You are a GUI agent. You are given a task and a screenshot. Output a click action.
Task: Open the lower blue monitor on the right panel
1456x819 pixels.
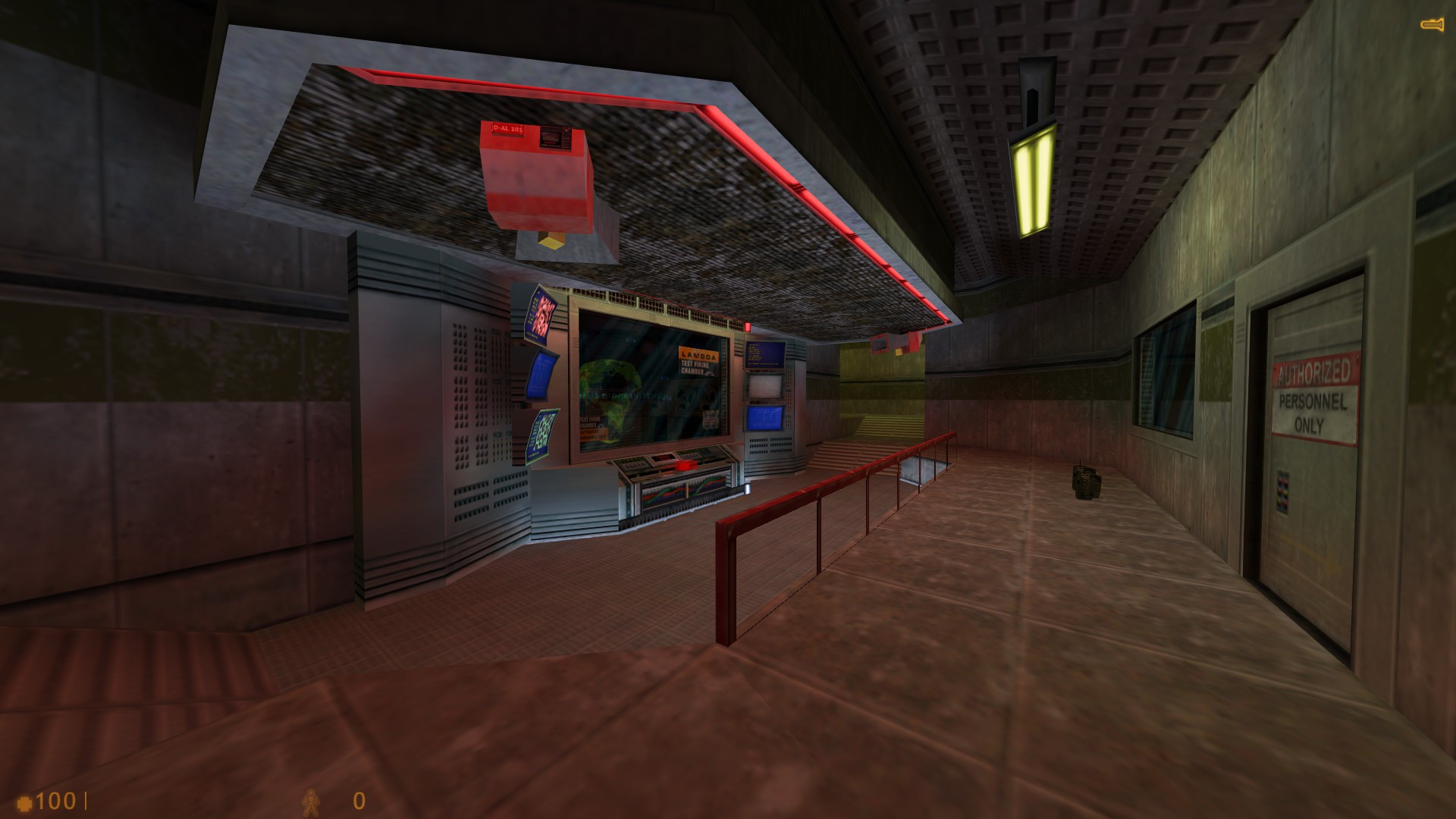coord(764,419)
